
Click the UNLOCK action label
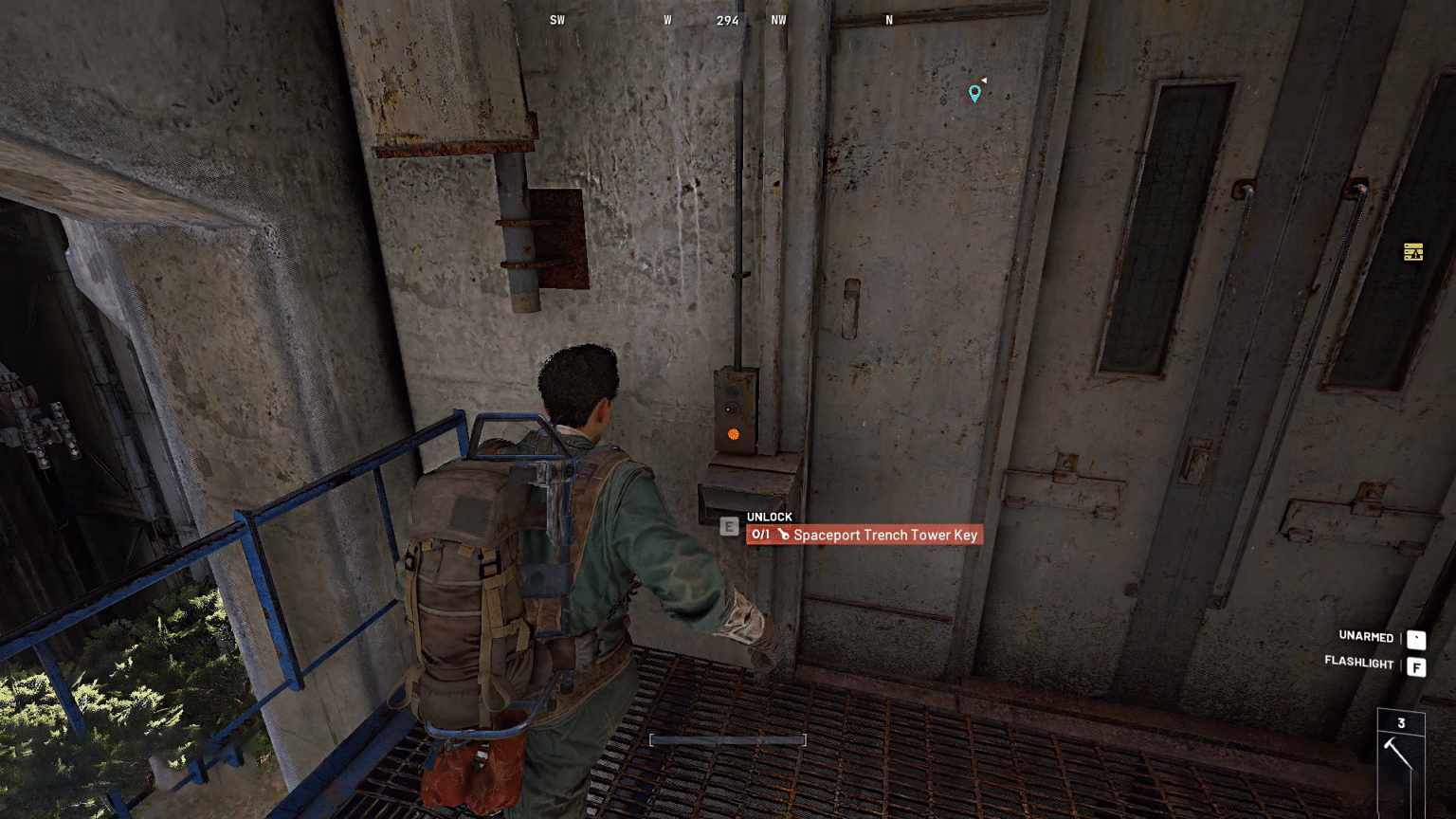pos(769,517)
